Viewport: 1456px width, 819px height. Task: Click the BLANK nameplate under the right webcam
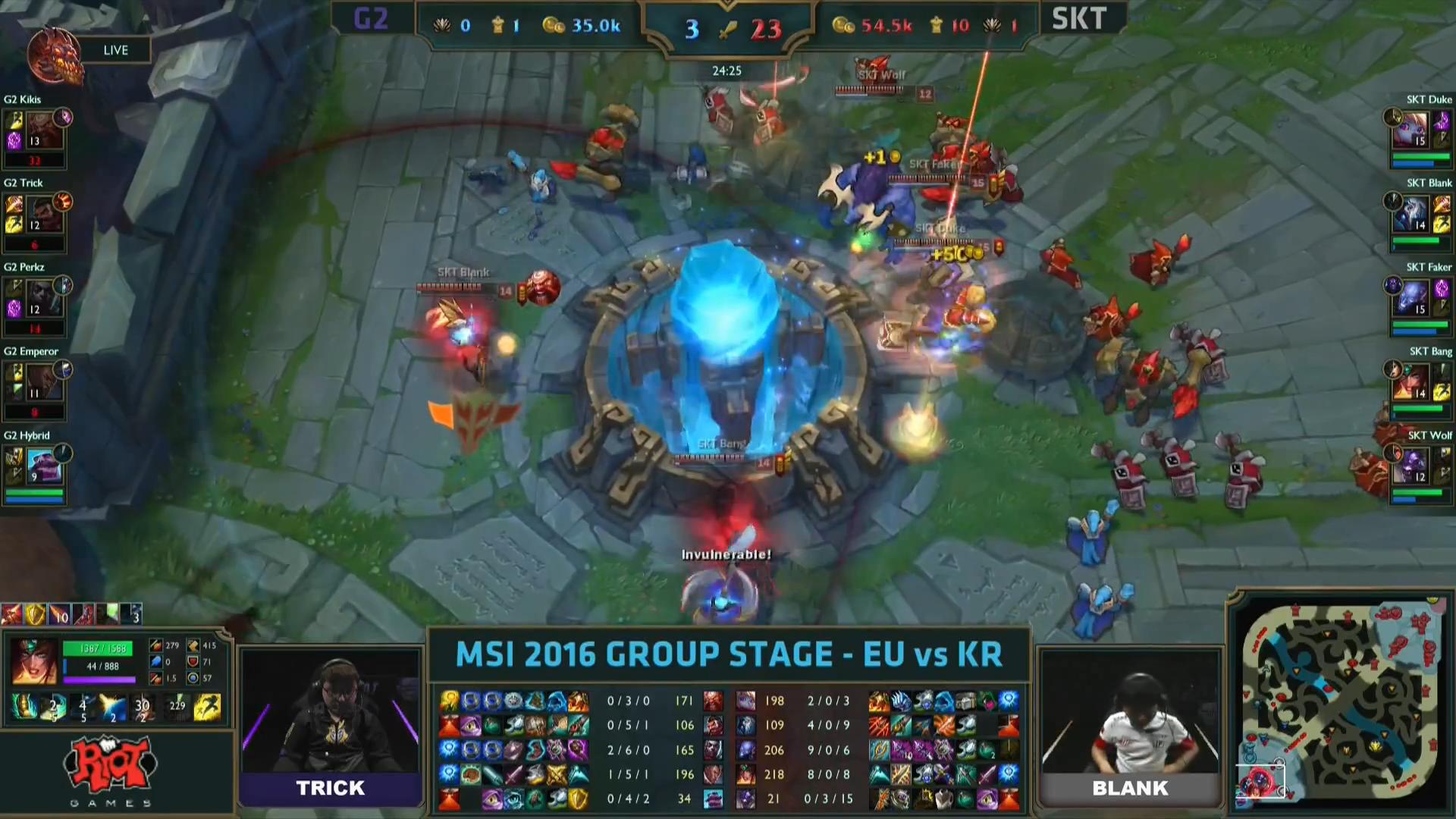pyautogui.click(x=1130, y=788)
